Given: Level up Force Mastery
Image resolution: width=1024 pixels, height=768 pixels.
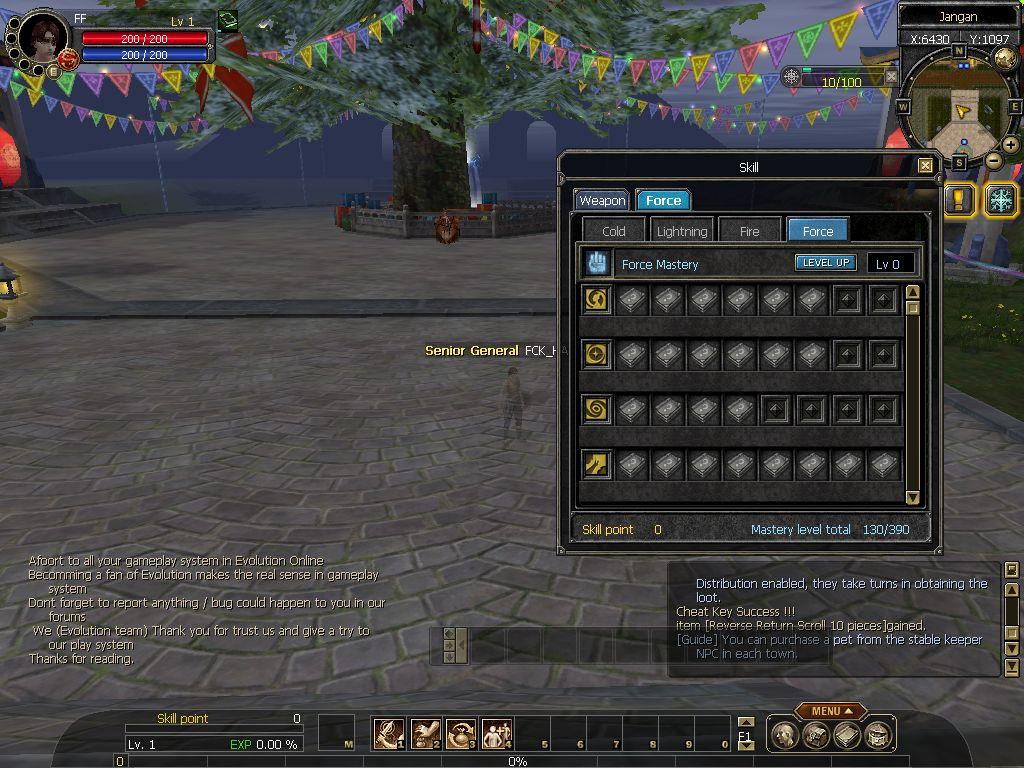Looking at the screenshot, I should pyautogui.click(x=825, y=263).
